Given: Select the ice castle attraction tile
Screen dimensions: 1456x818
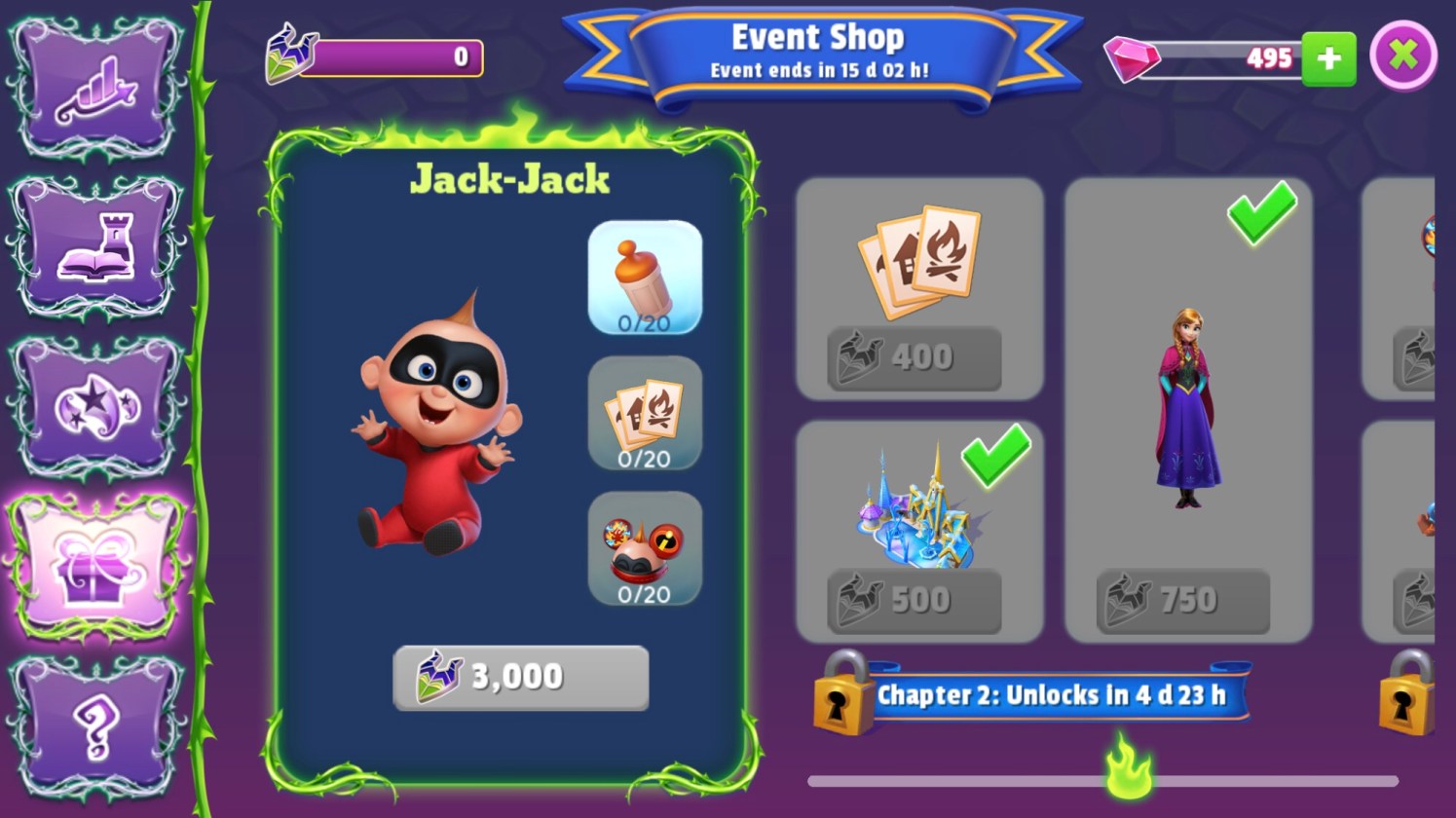Looking at the screenshot, I should point(915,506).
